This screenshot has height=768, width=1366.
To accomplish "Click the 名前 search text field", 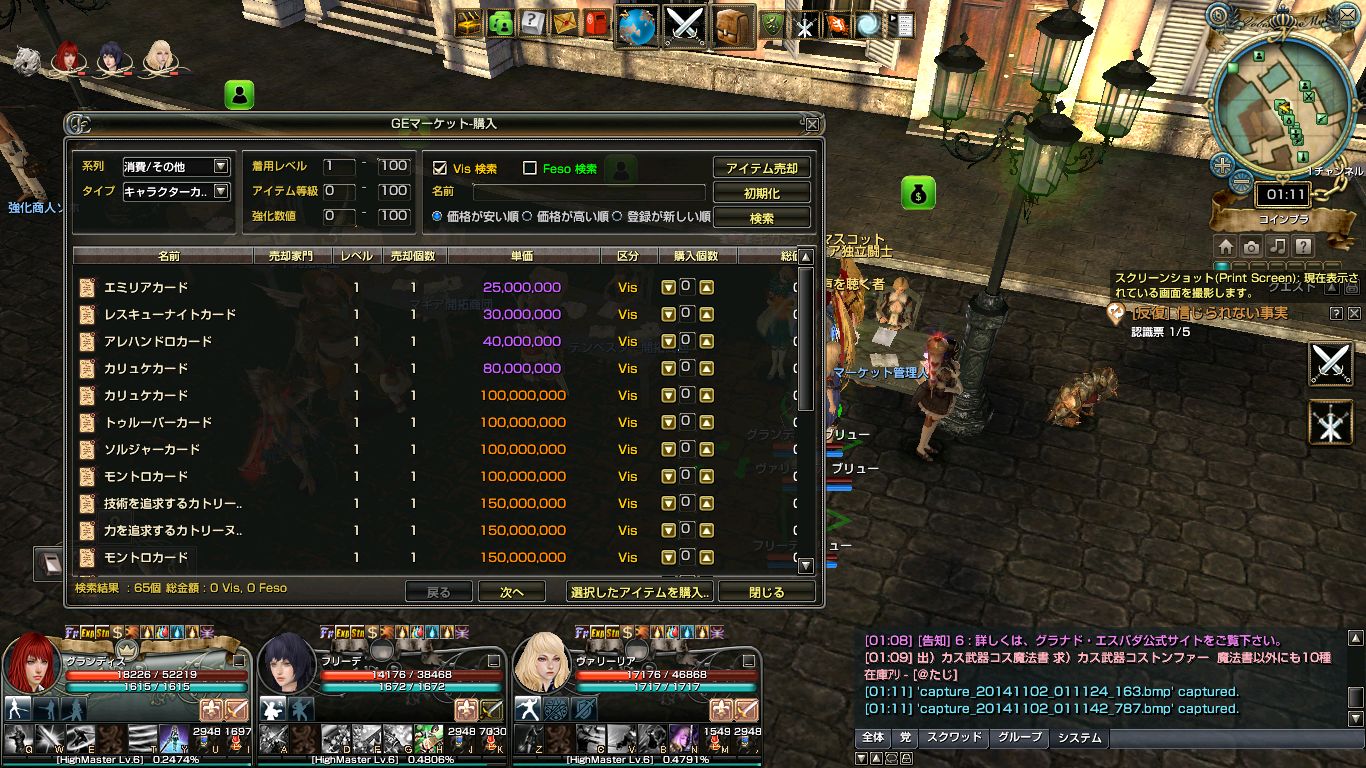I will coord(588,192).
